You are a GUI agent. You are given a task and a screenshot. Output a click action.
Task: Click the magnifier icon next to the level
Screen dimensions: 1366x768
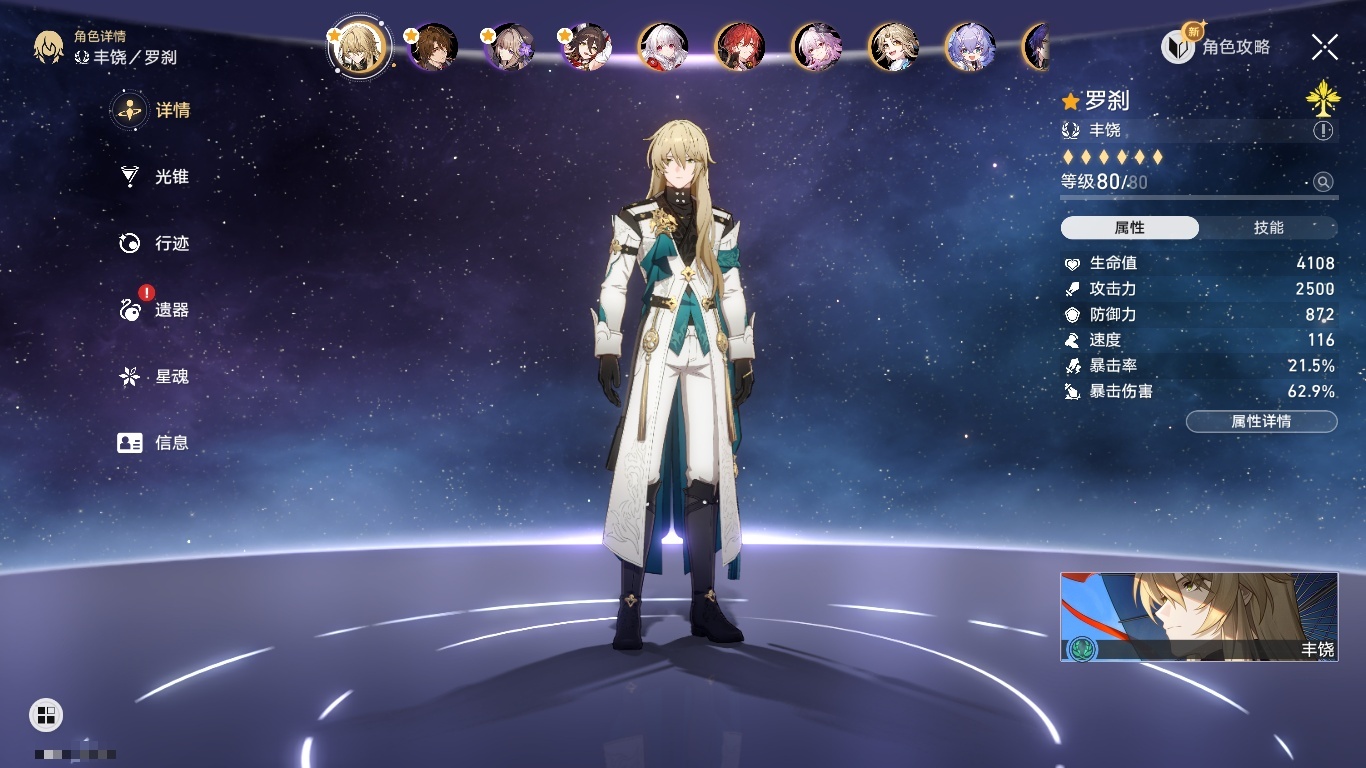(x=1323, y=182)
